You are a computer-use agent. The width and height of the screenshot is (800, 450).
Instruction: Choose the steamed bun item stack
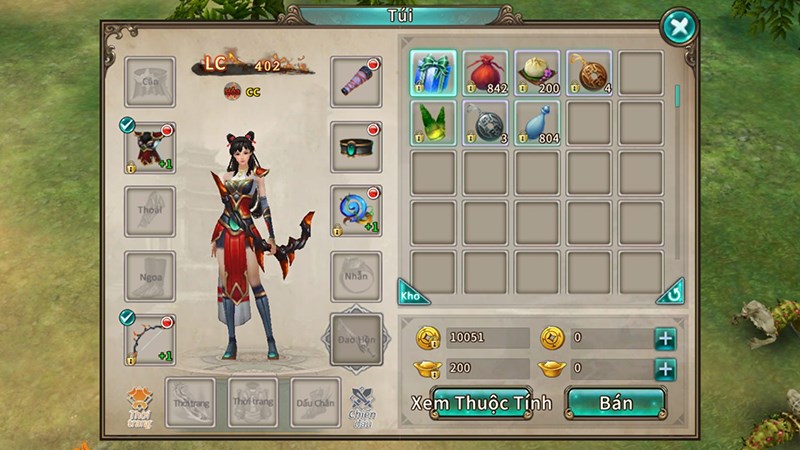coord(537,73)
